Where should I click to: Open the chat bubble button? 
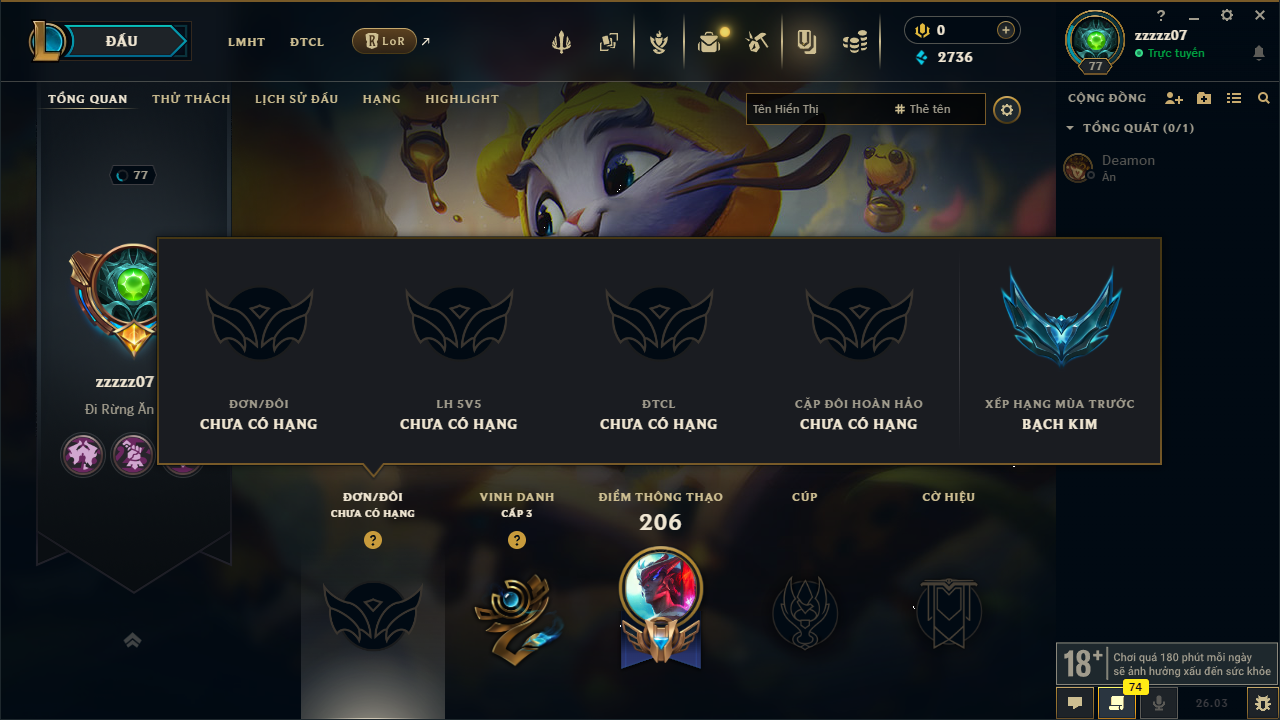click(1075, 703)
